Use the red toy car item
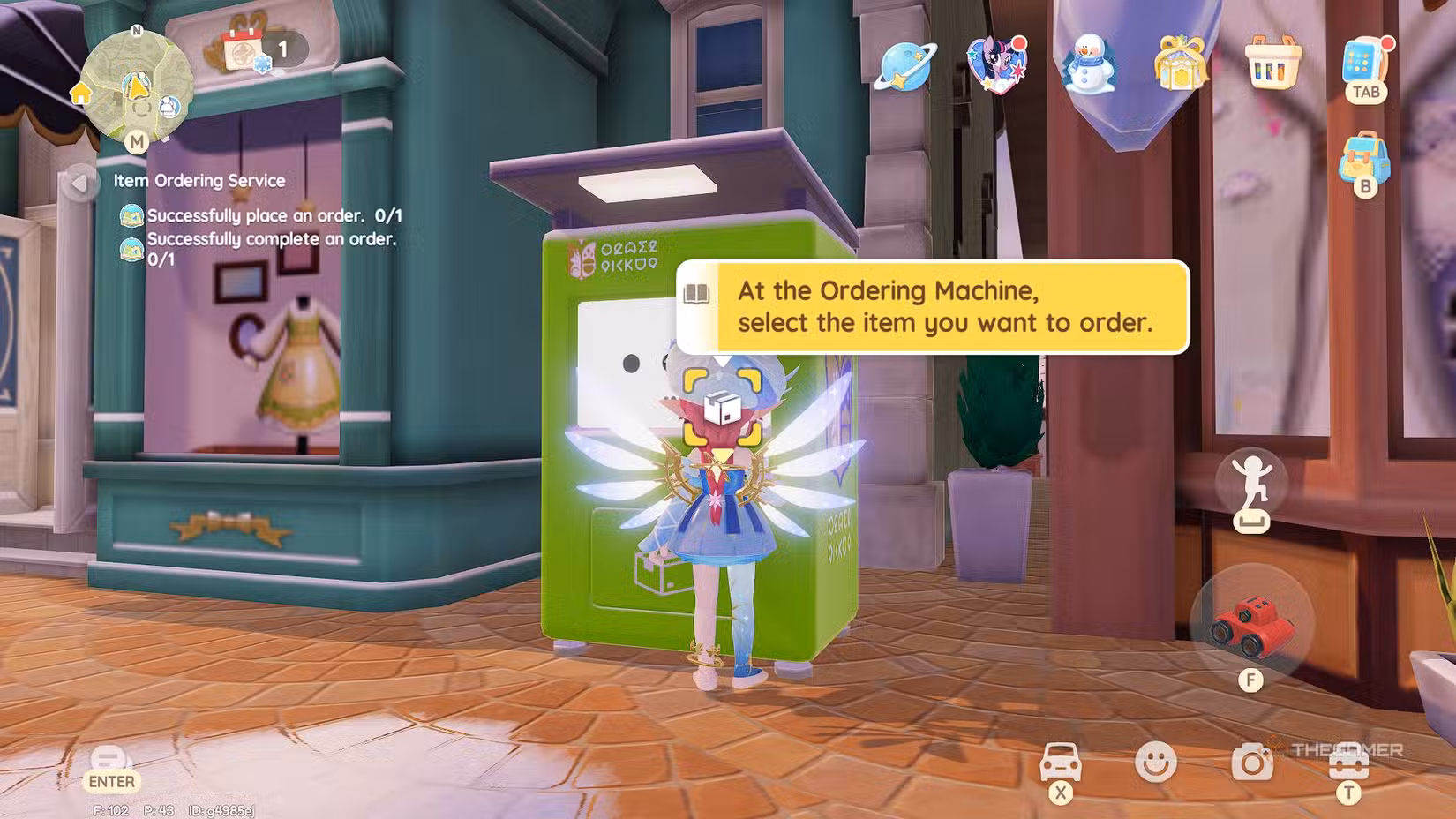The height and width of the screenshot is (819, 1456). [x=1251, y=623]
